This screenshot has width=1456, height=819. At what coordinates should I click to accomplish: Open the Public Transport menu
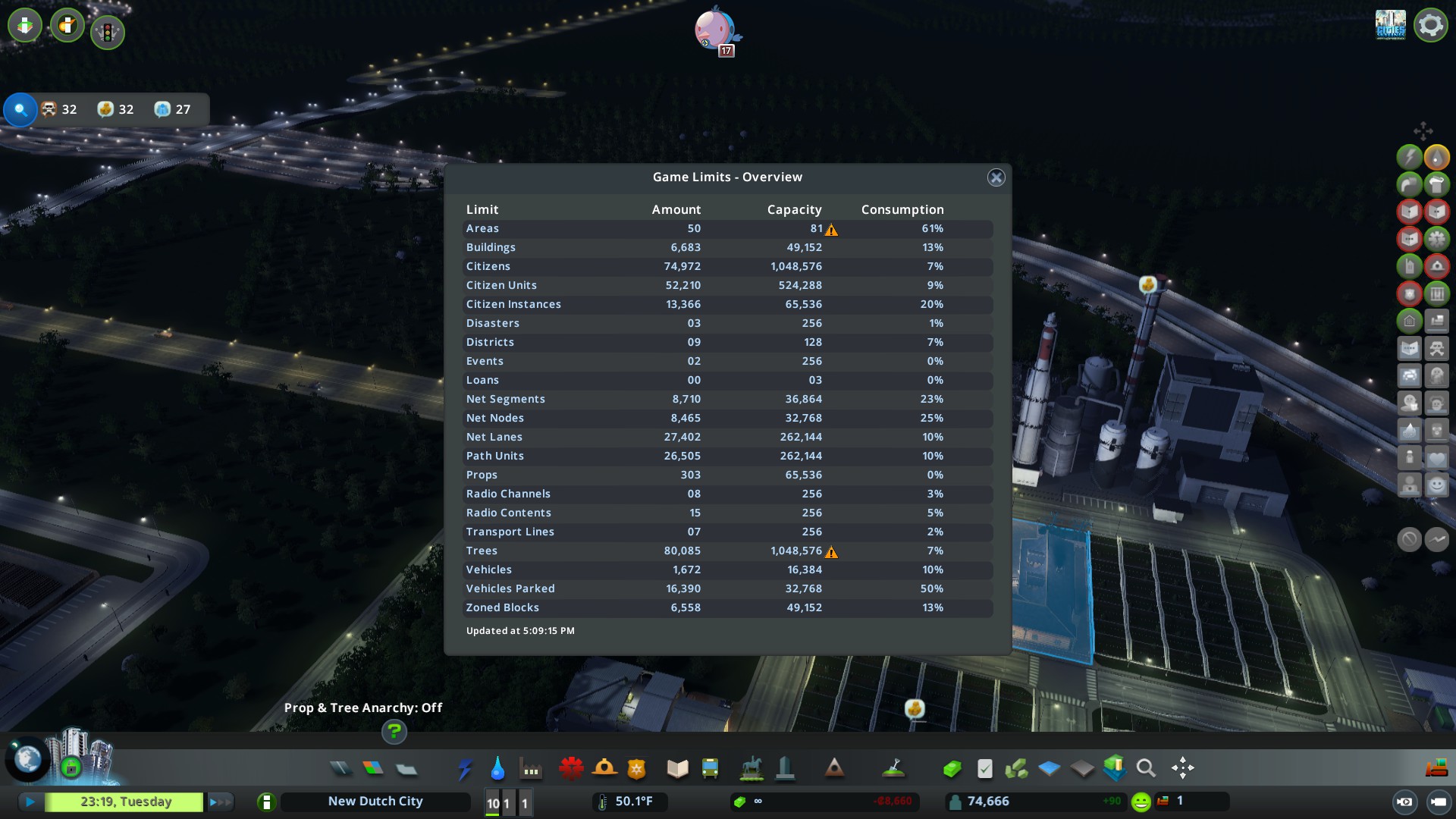pyautogui.click(x=709, y=768)
